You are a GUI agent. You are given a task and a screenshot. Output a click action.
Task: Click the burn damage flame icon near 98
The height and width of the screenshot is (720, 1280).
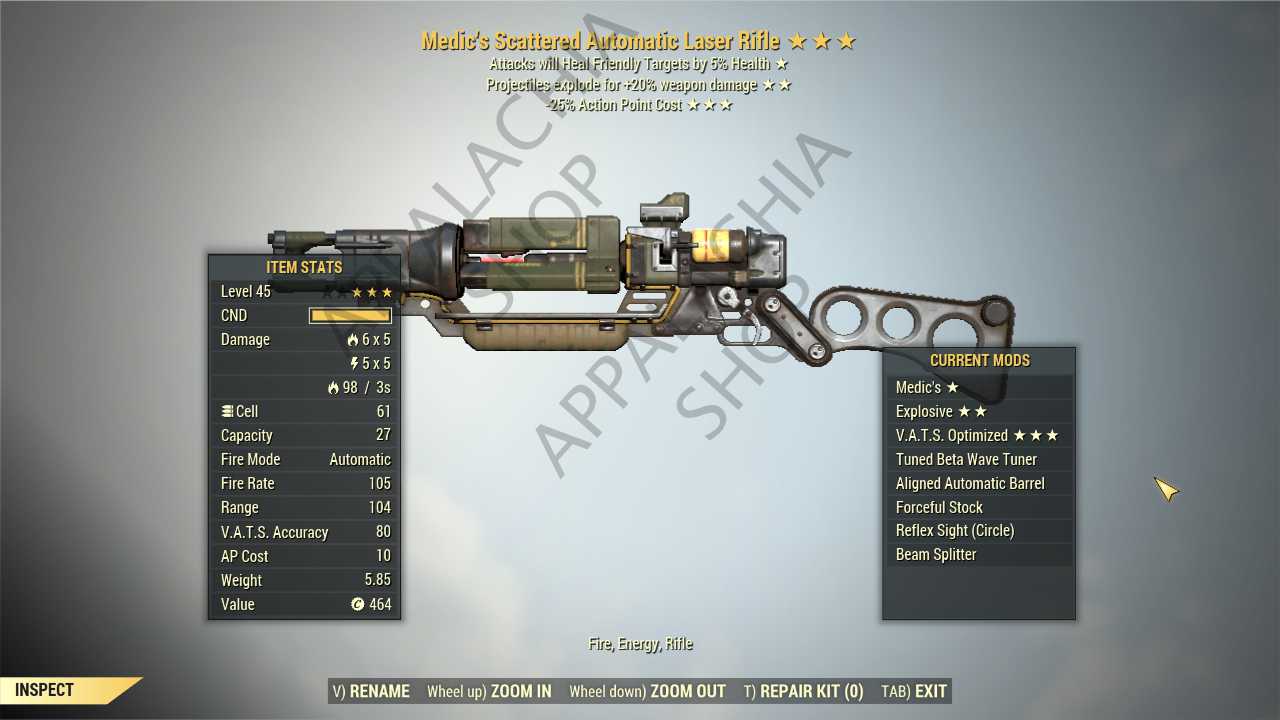(x=331, y=387)
